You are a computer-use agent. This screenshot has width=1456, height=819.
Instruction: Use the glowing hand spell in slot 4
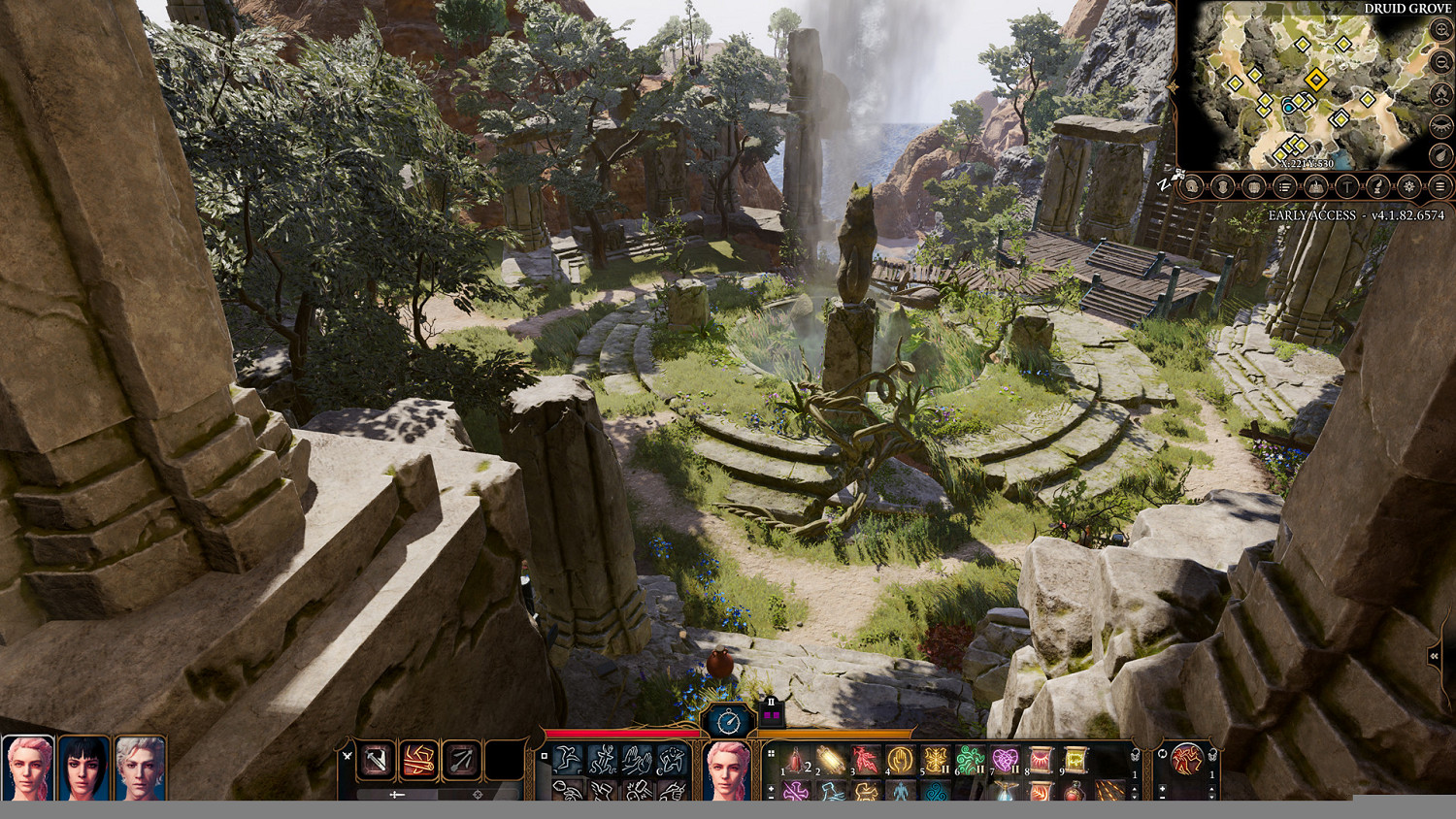tap(900, 760)
